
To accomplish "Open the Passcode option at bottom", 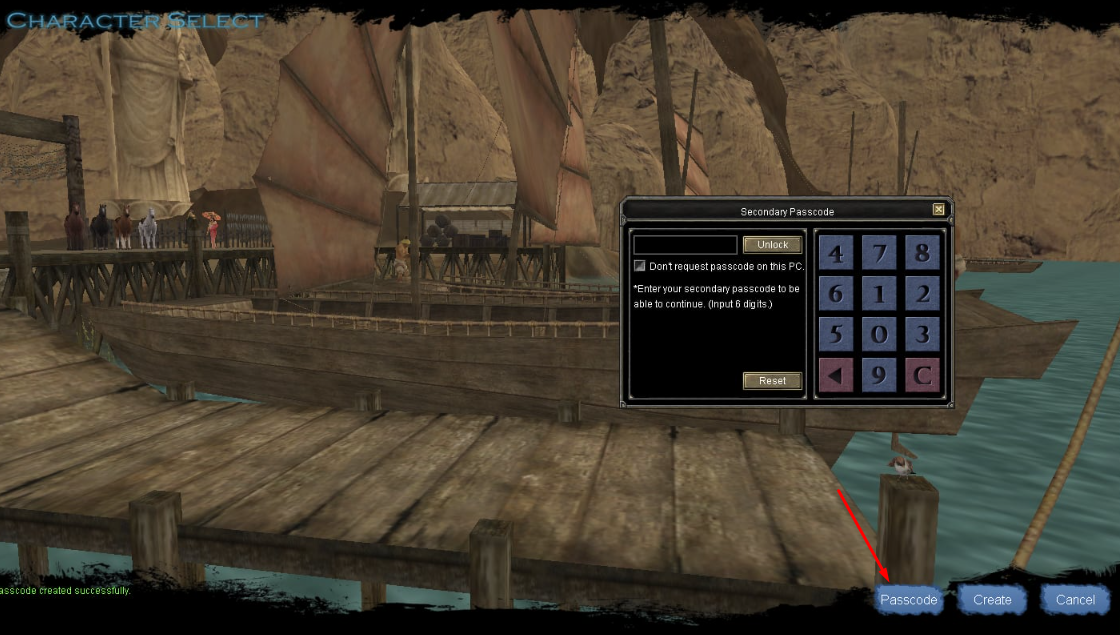I will pyautogui.click(x=908, y=600).
